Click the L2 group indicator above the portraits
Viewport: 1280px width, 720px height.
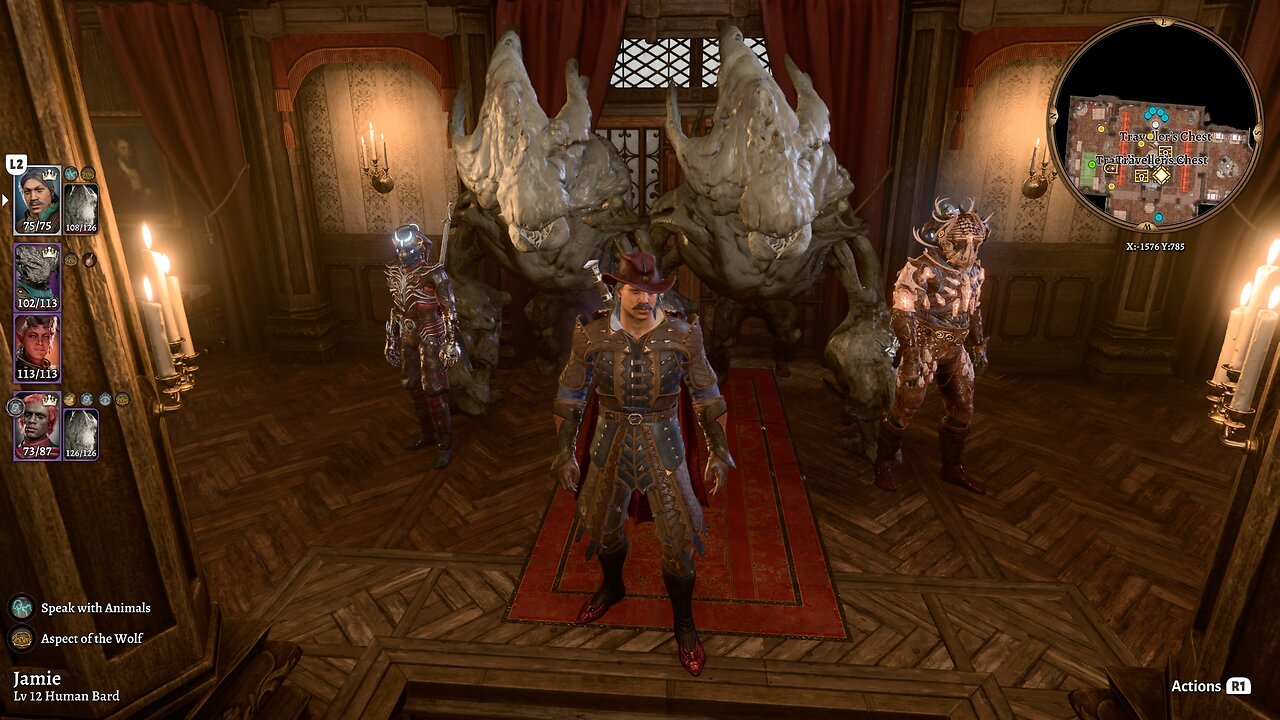point(16,164)
